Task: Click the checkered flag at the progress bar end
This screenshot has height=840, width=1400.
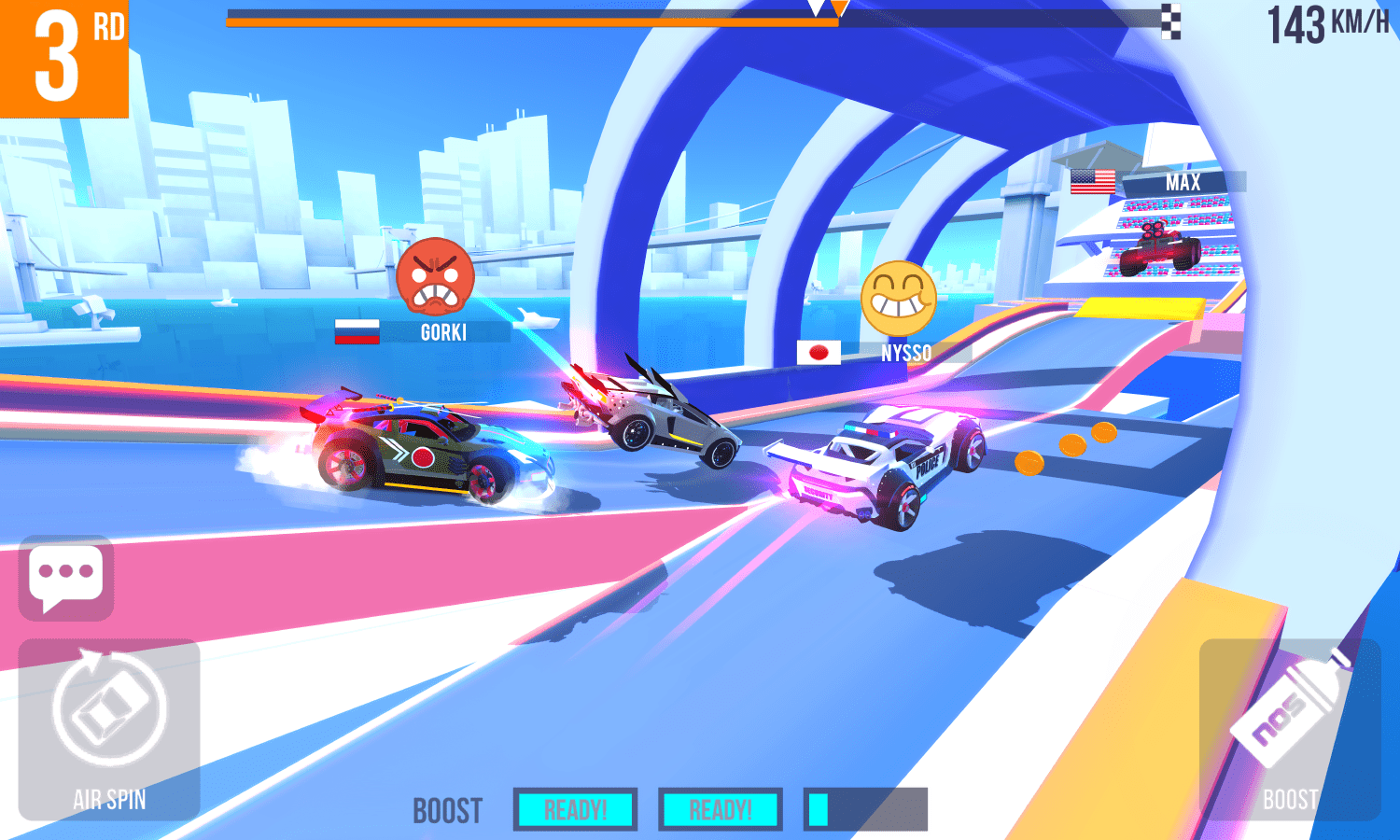Action: pos(1169,21)
